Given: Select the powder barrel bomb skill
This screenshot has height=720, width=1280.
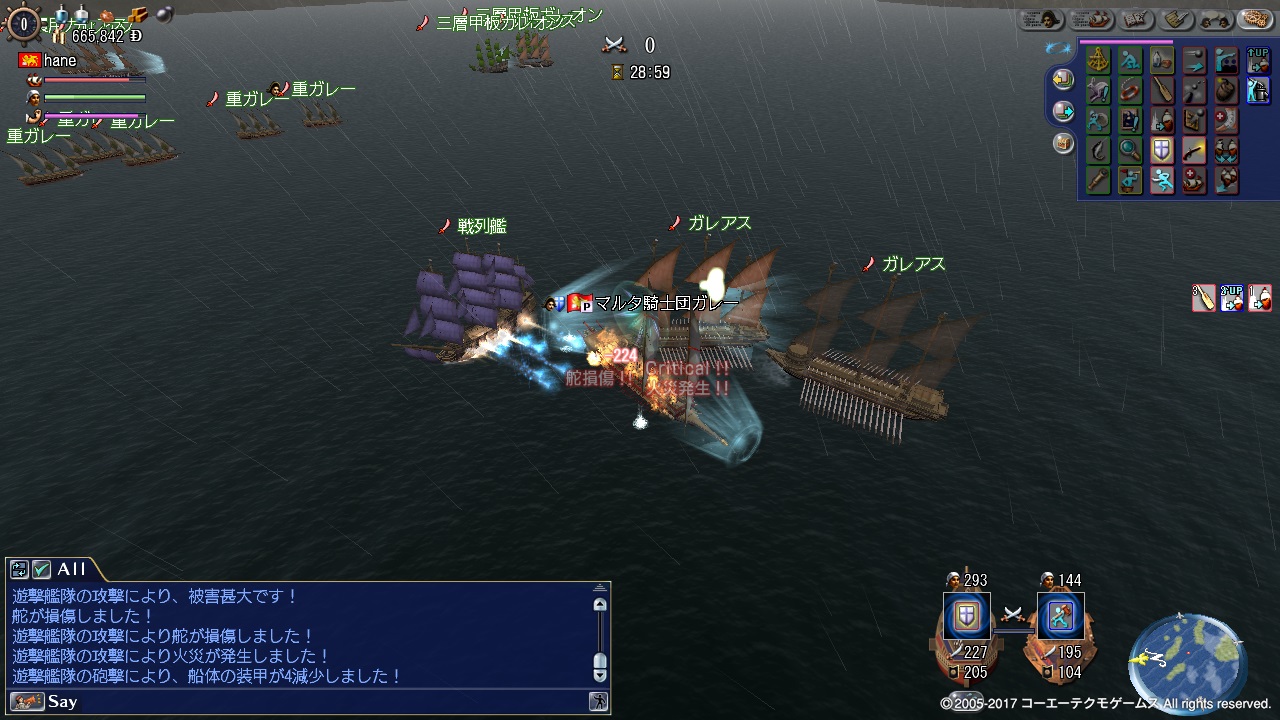Looking at the screenshot, I should pyautogui.click(x=1226, y=91).
